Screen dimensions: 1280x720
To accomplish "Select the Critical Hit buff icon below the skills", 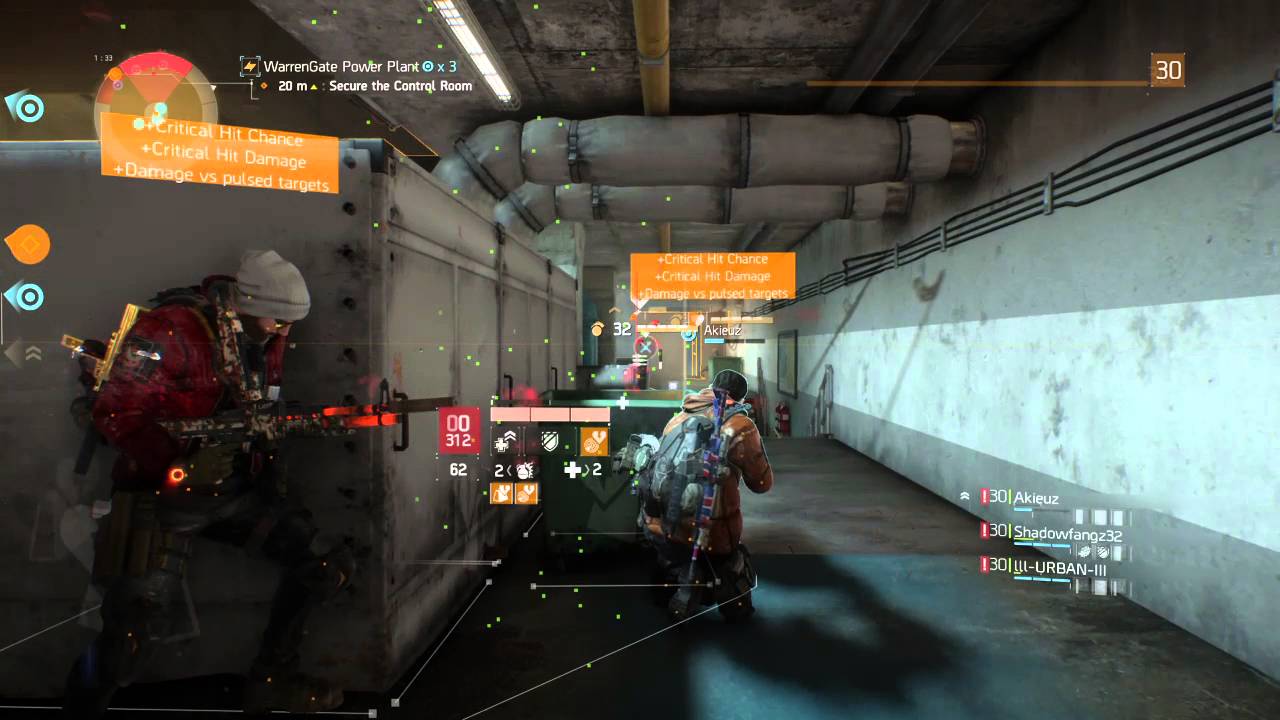I will 500,493.
